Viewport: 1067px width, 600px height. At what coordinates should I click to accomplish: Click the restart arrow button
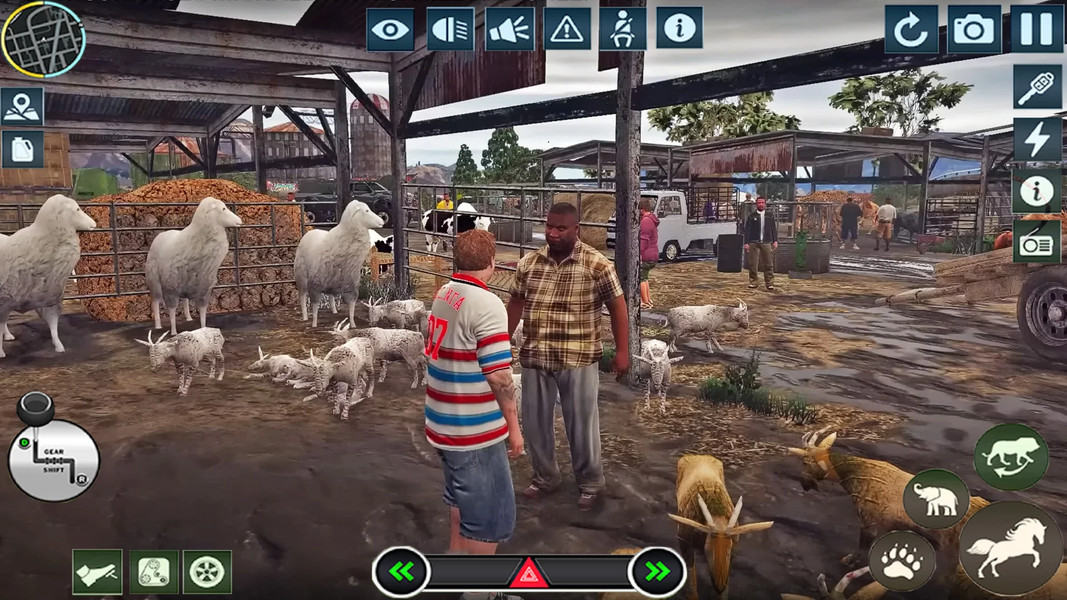click(910, 30)
